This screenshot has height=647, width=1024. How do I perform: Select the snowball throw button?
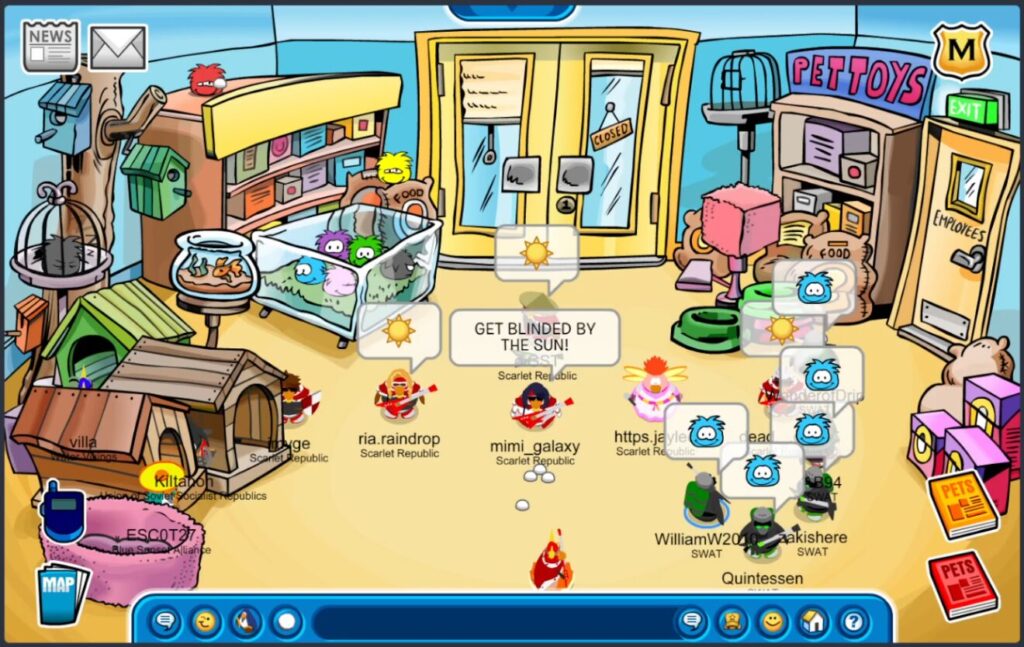click(287, 622)
